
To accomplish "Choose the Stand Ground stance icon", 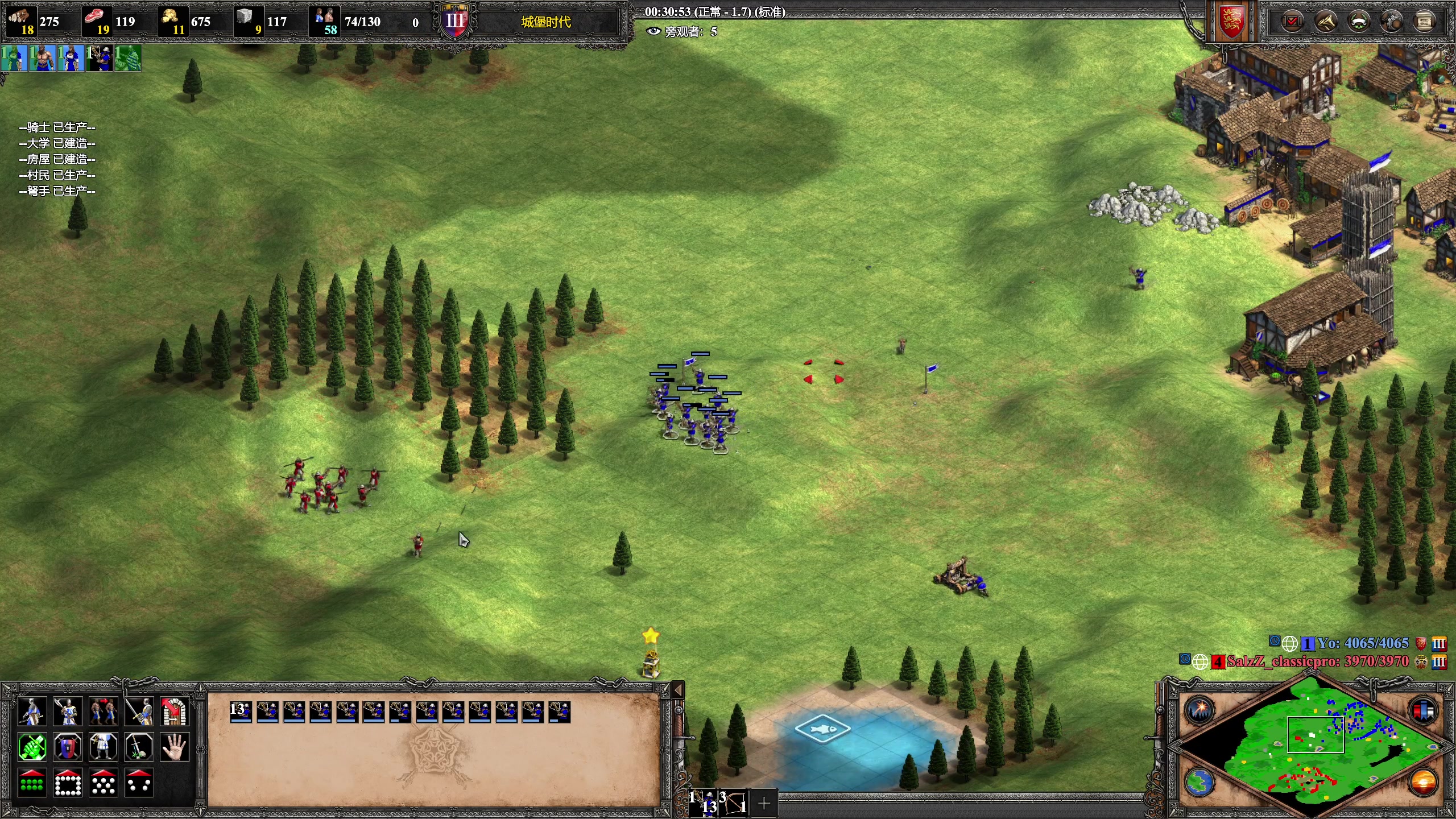I will point(104,747).
